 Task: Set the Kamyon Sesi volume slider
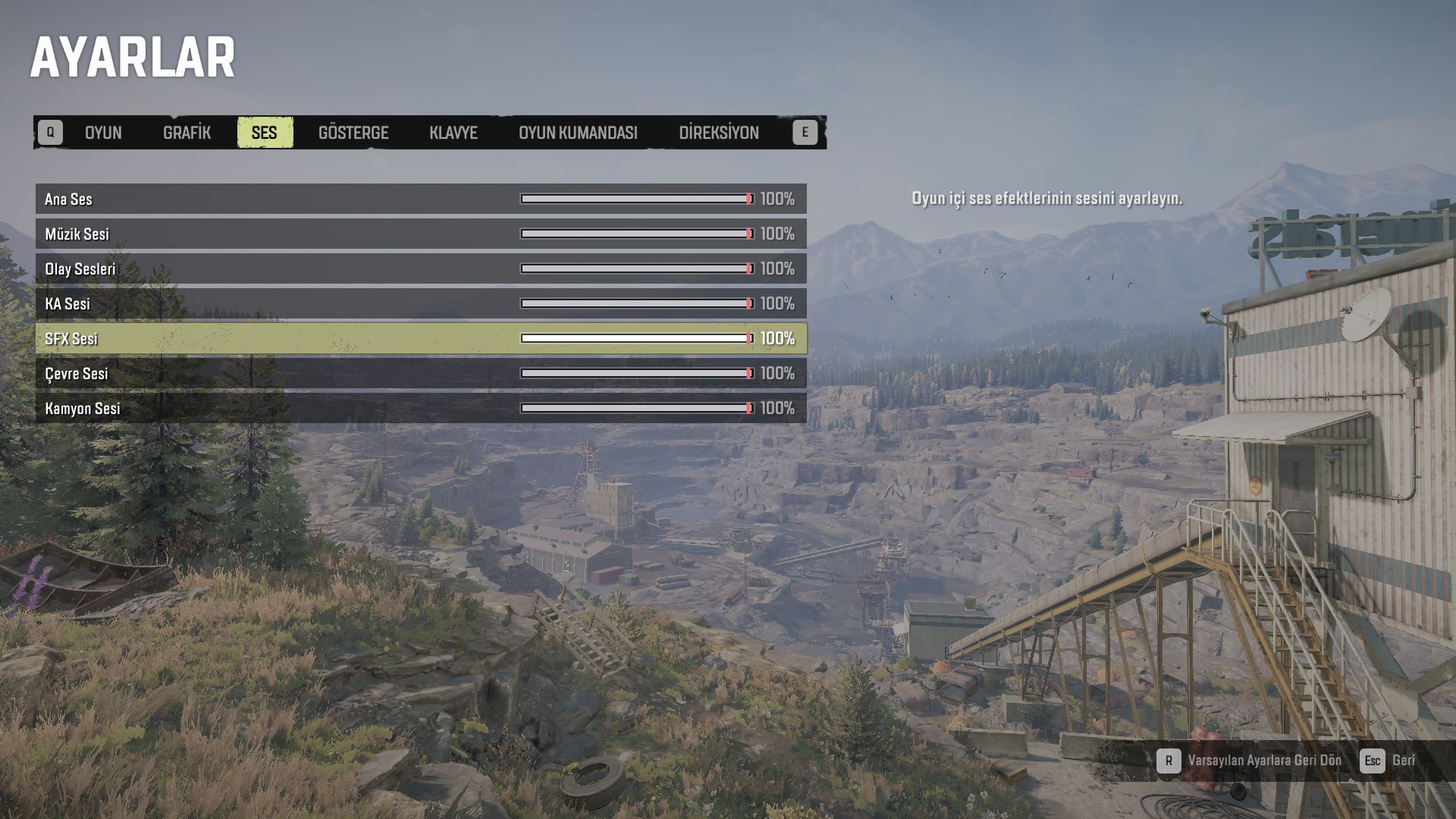[x=637, y=408]
